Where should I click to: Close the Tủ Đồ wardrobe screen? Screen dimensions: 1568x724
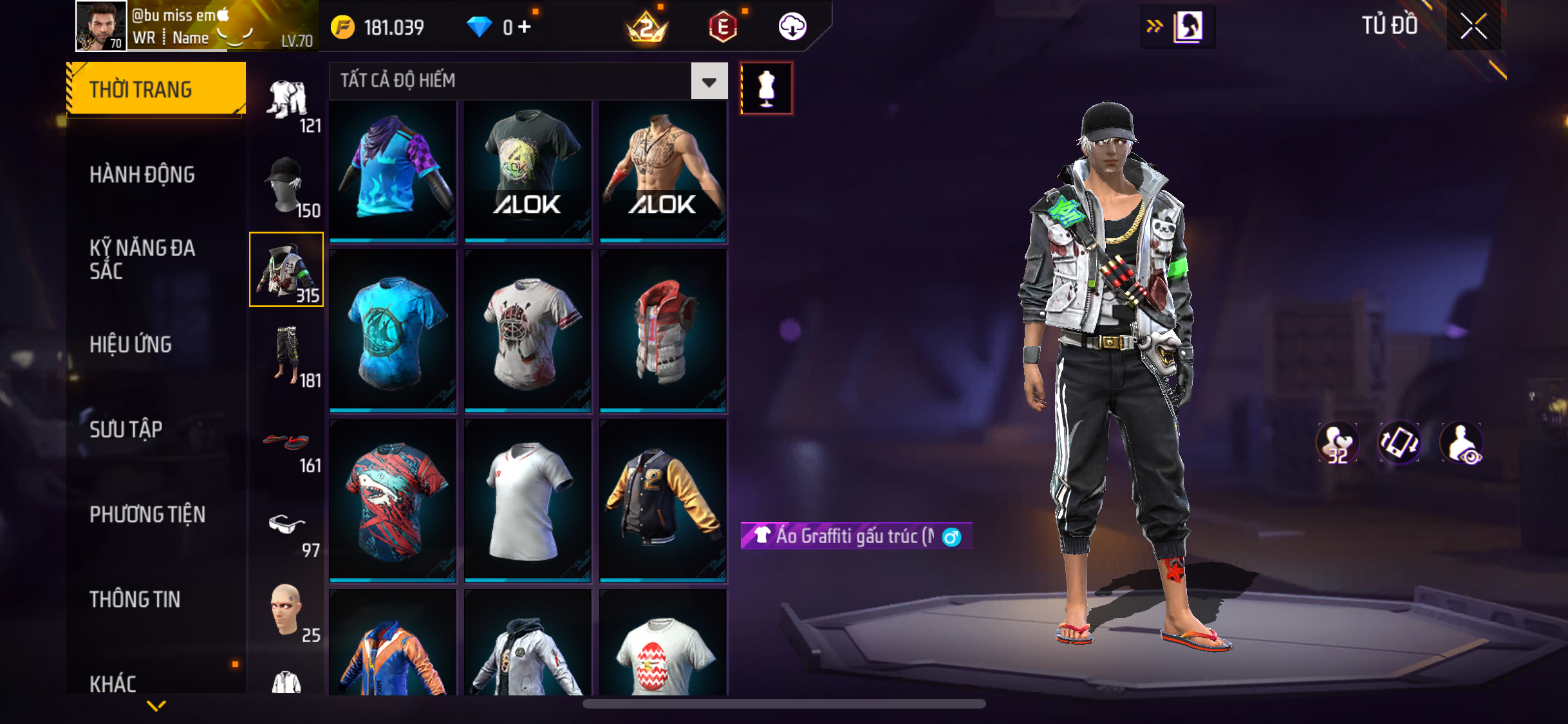click(1473, 26)
